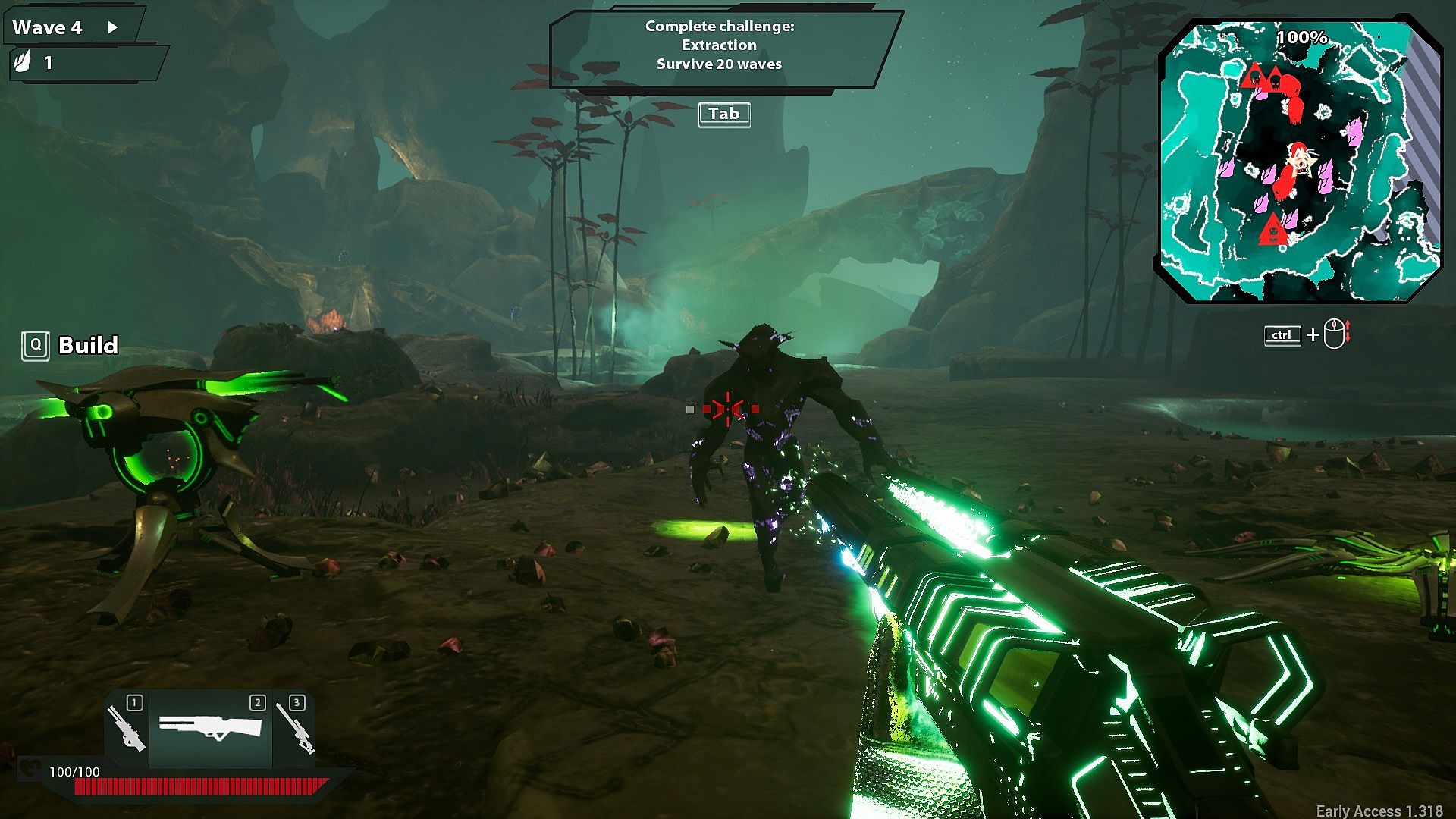Screen dimensions: 1456x819
Task: Choose the third weapon slot sniper rifle
Action: coord(294,728)
